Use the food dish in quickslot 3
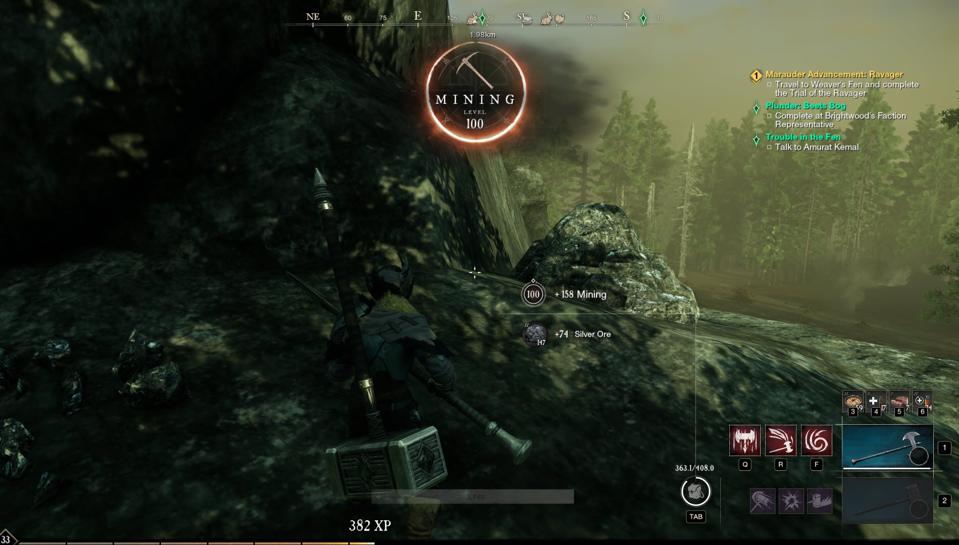 point(852,402)
